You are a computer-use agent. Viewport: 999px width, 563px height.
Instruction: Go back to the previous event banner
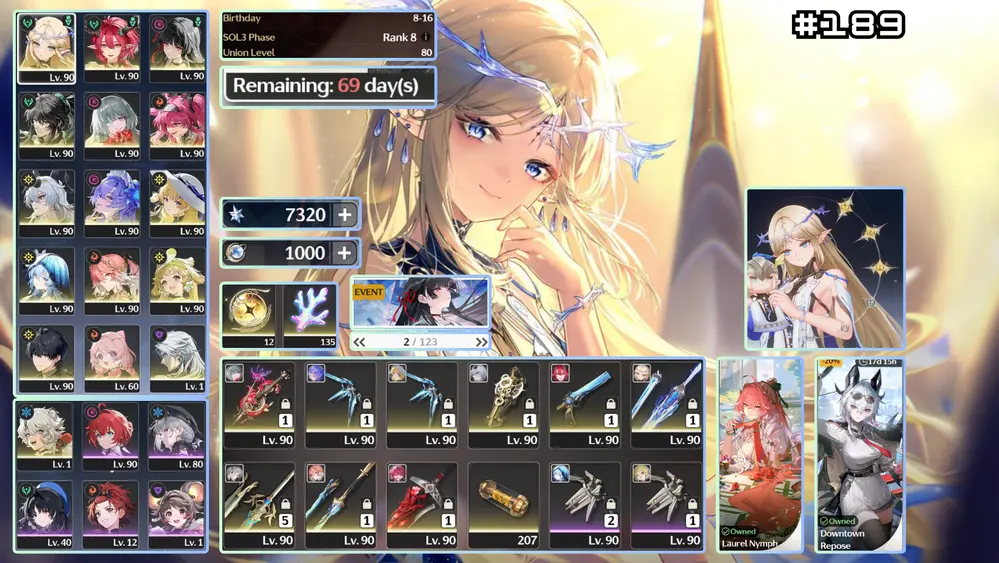point(360,342)
